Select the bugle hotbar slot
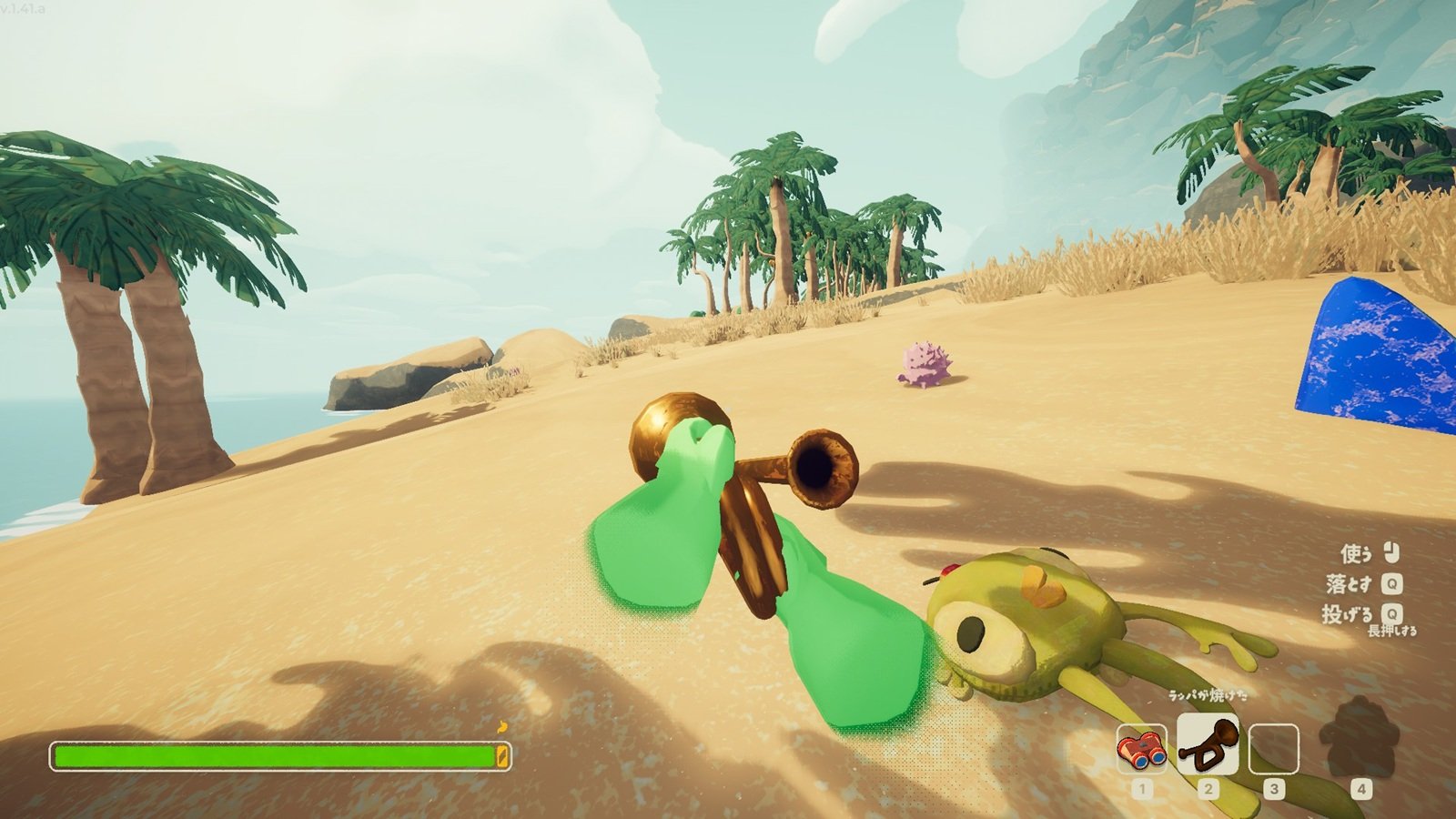 click(x=1208, y=743)
